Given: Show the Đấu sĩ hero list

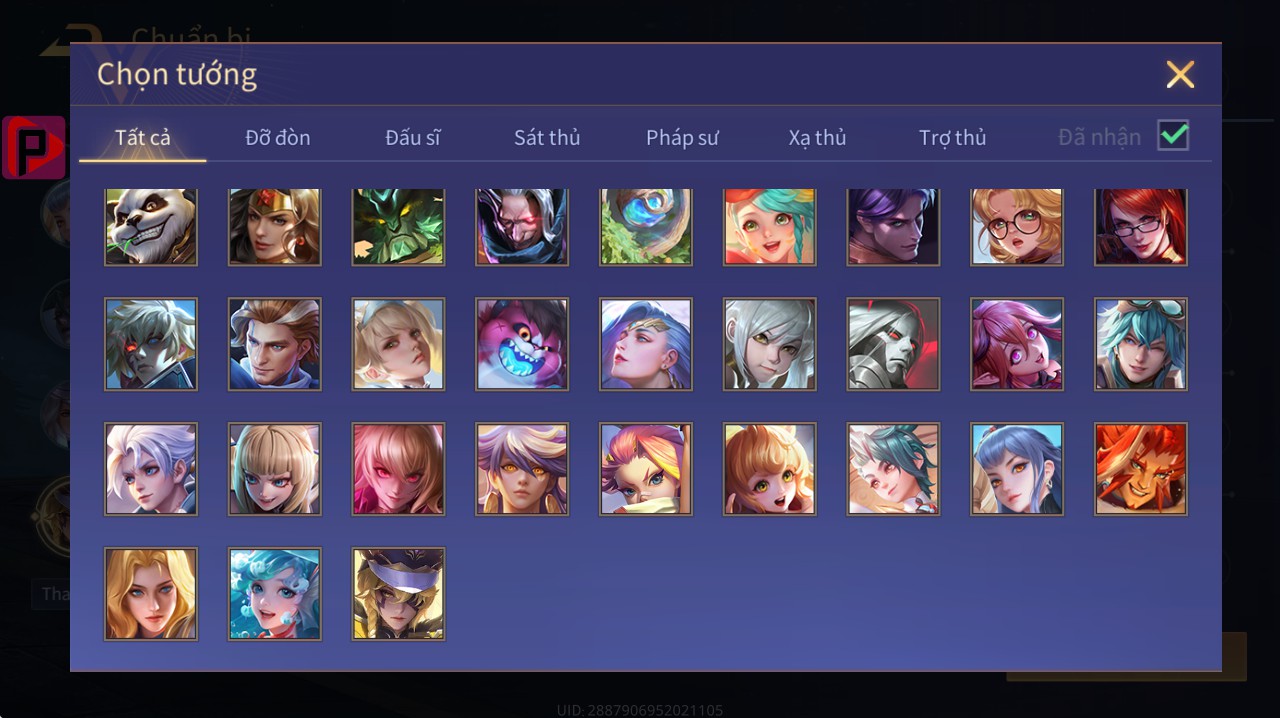Looking at the screenshot, I should pos(413,137).
